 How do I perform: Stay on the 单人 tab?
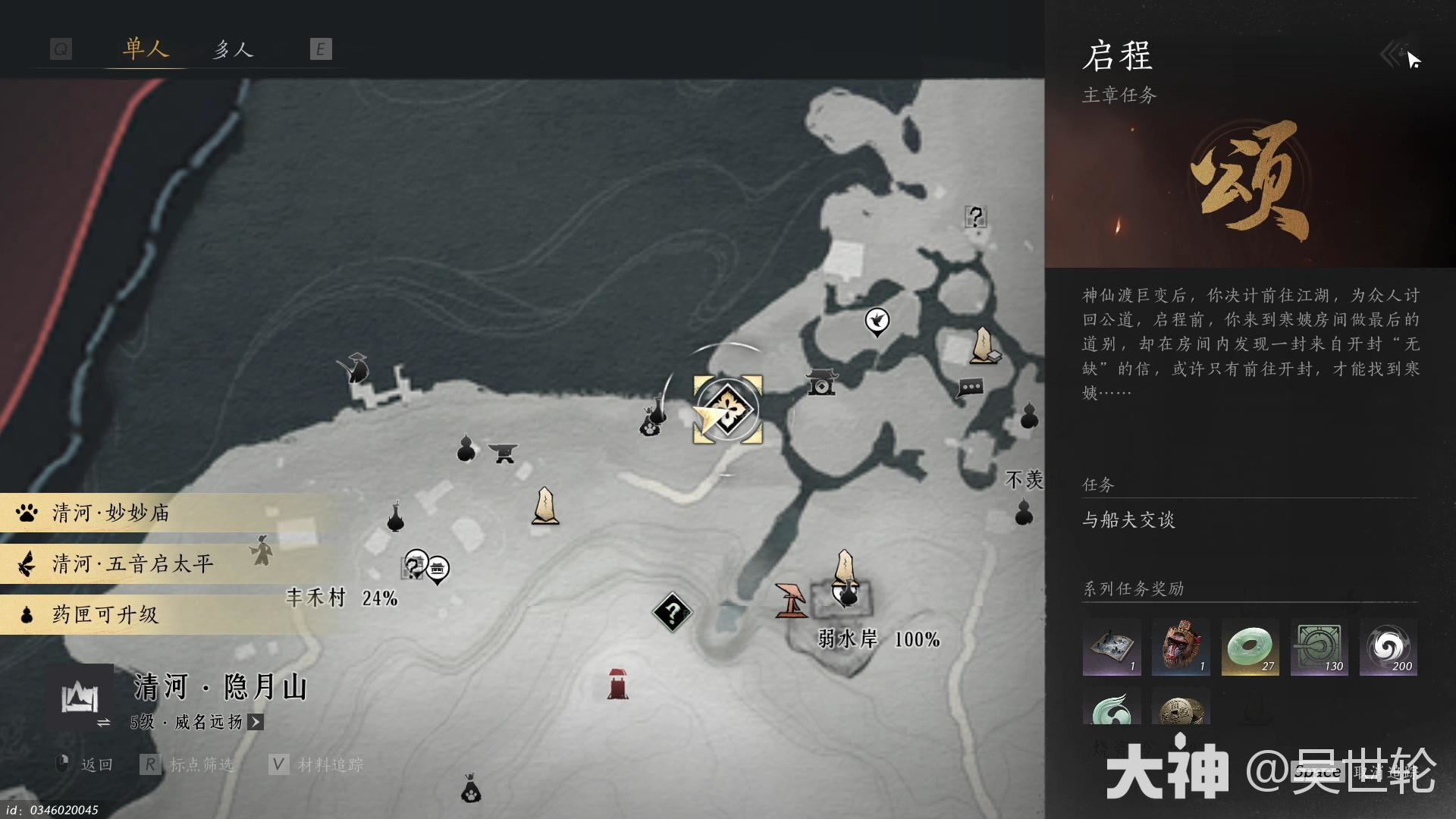tap(144, 49)
